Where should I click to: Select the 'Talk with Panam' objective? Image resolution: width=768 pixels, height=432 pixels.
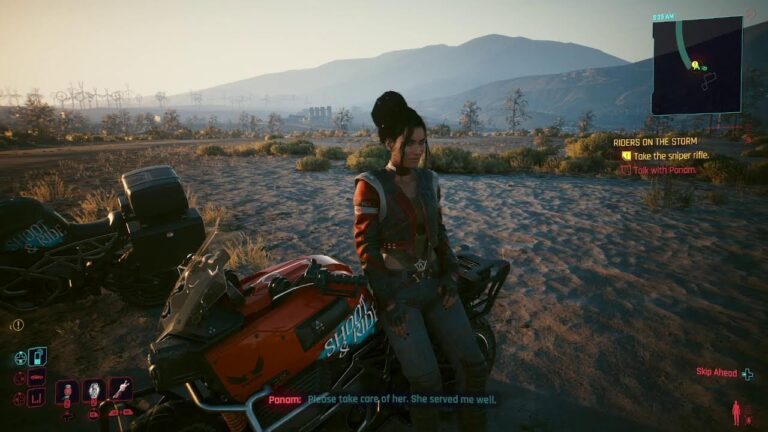[x=664, y=170]
